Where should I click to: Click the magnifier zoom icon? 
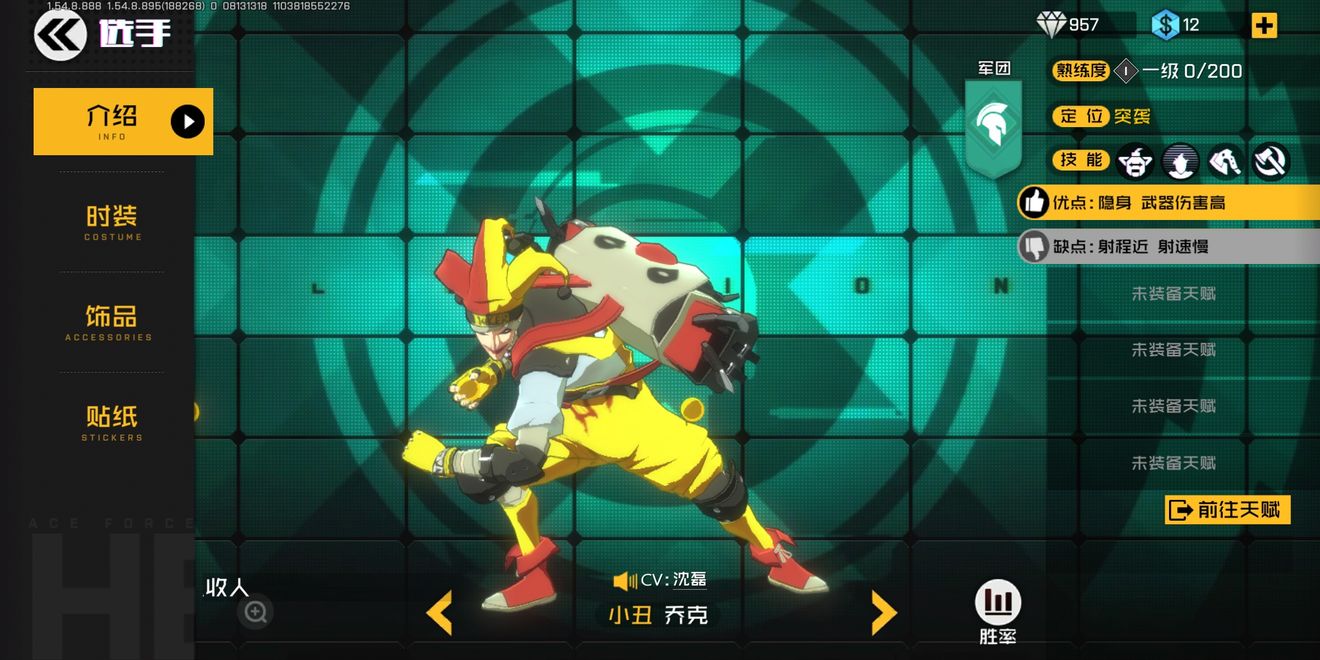click(x=256, y=612)
